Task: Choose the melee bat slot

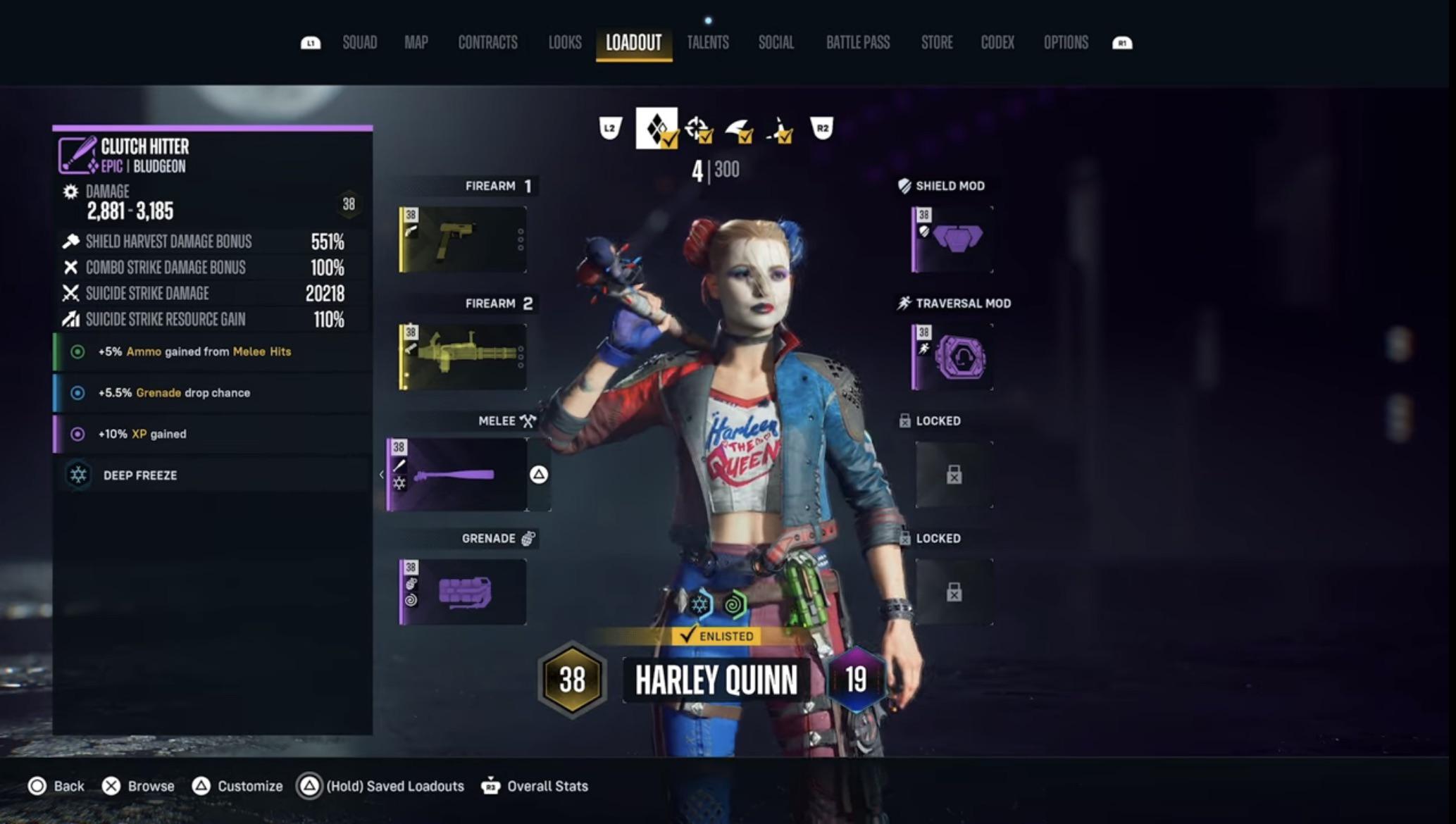Action: click(x=457, y=475)
